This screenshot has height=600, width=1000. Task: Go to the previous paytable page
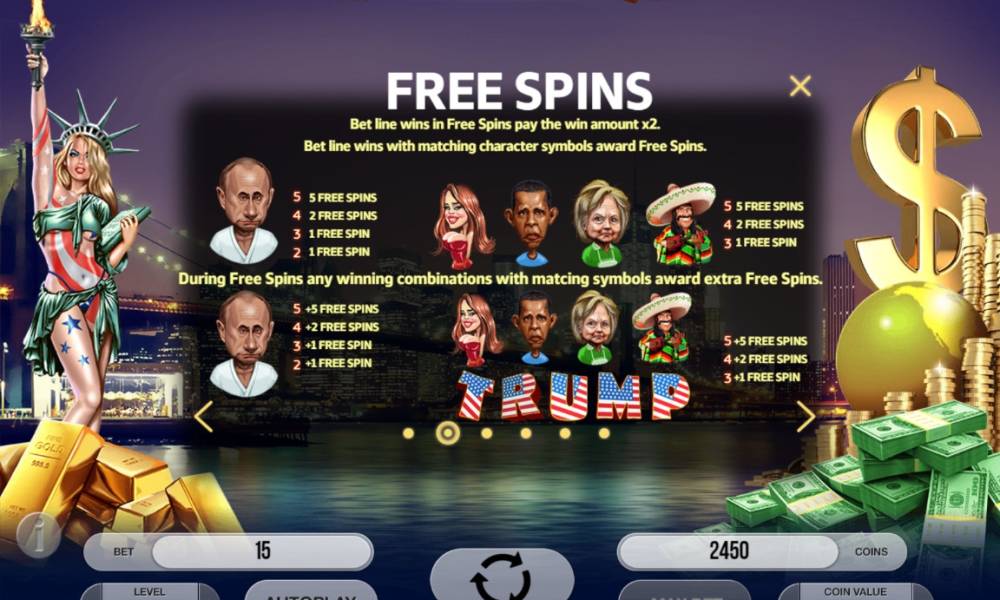click(x=204, y=416)
